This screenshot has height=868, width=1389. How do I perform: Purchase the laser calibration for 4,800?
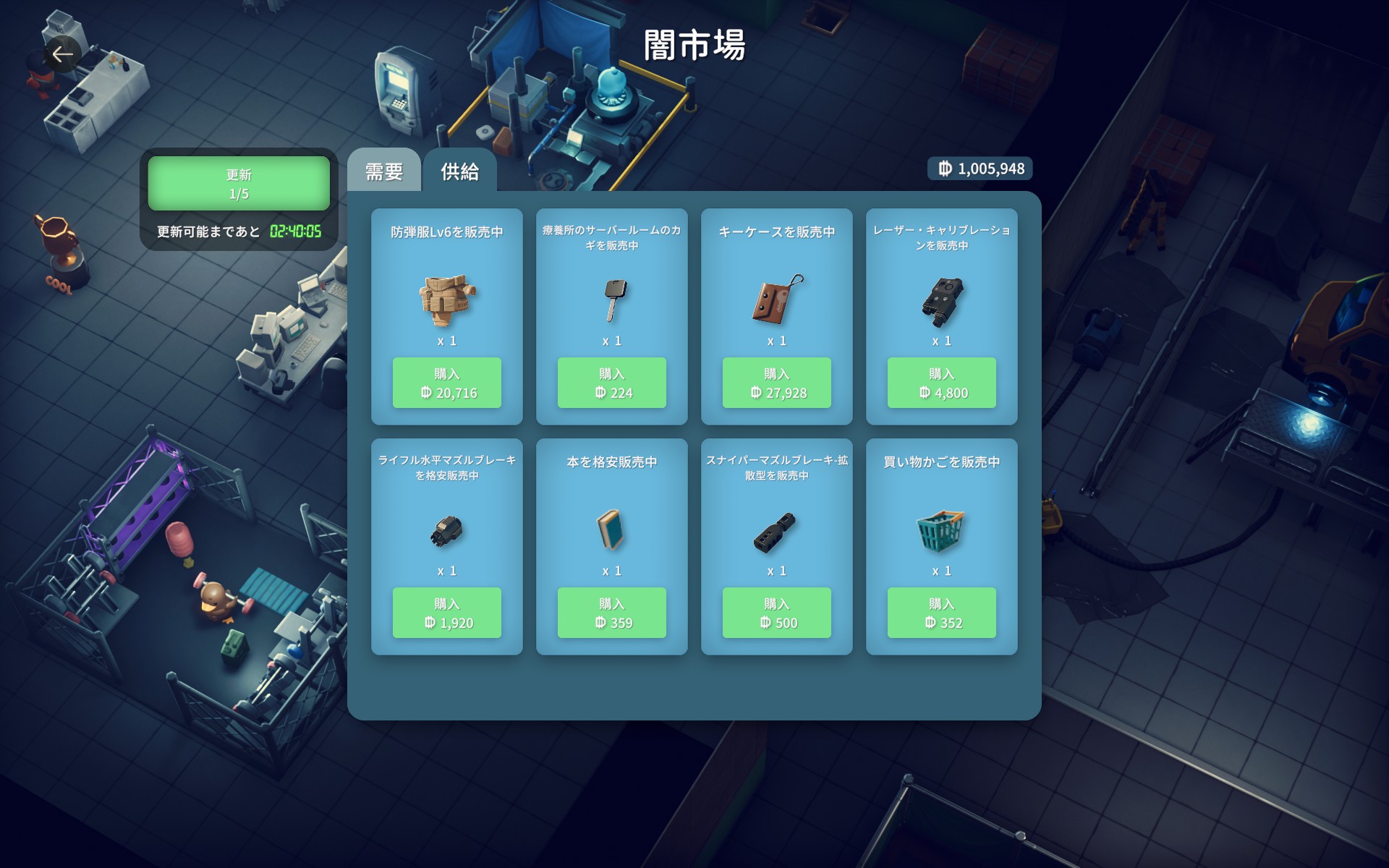(941, 383)
